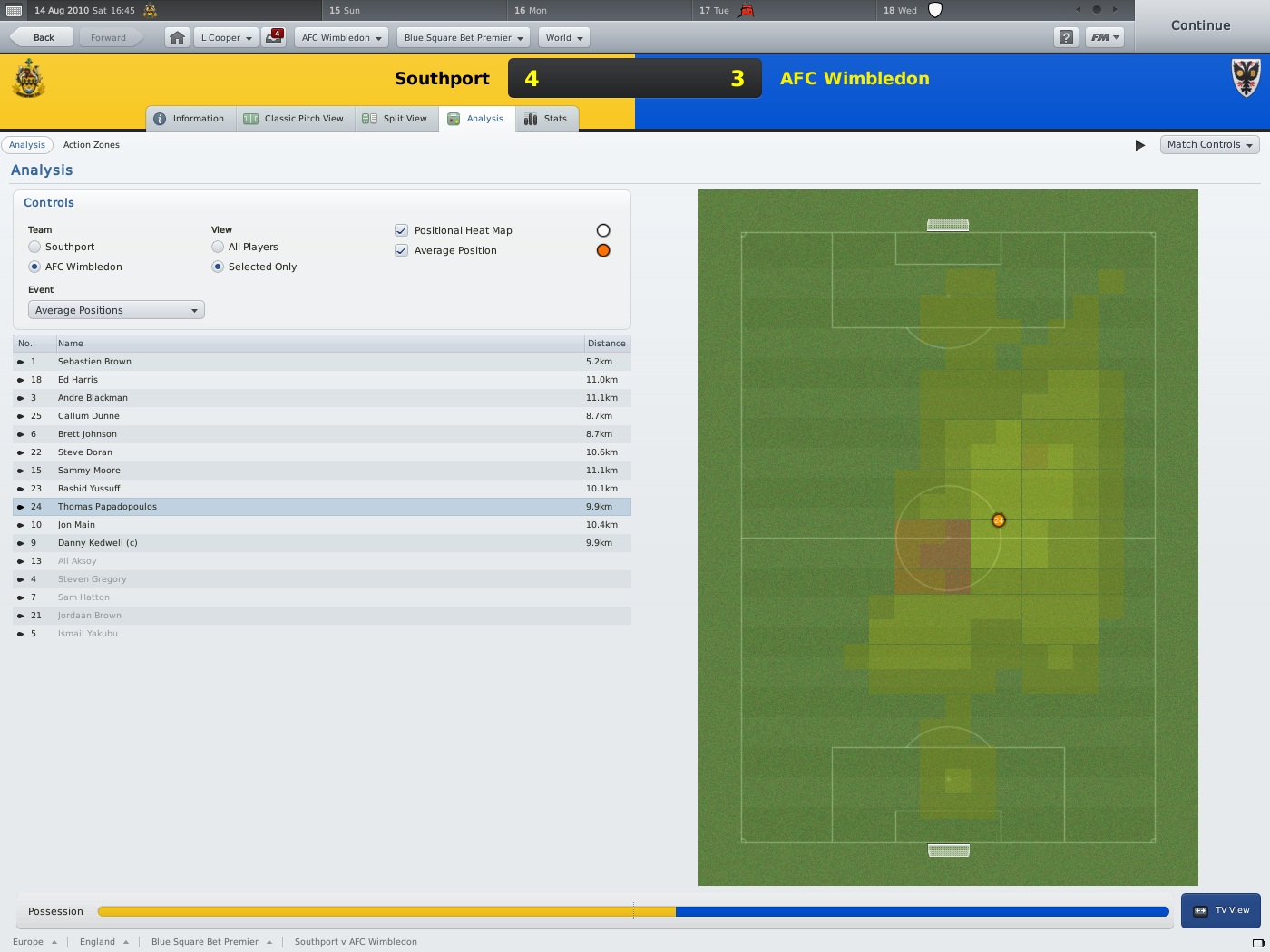This screenshot has height=952, width=1270.
Task: Open TV View from the bottom bar
Action: coord(1221,909)
